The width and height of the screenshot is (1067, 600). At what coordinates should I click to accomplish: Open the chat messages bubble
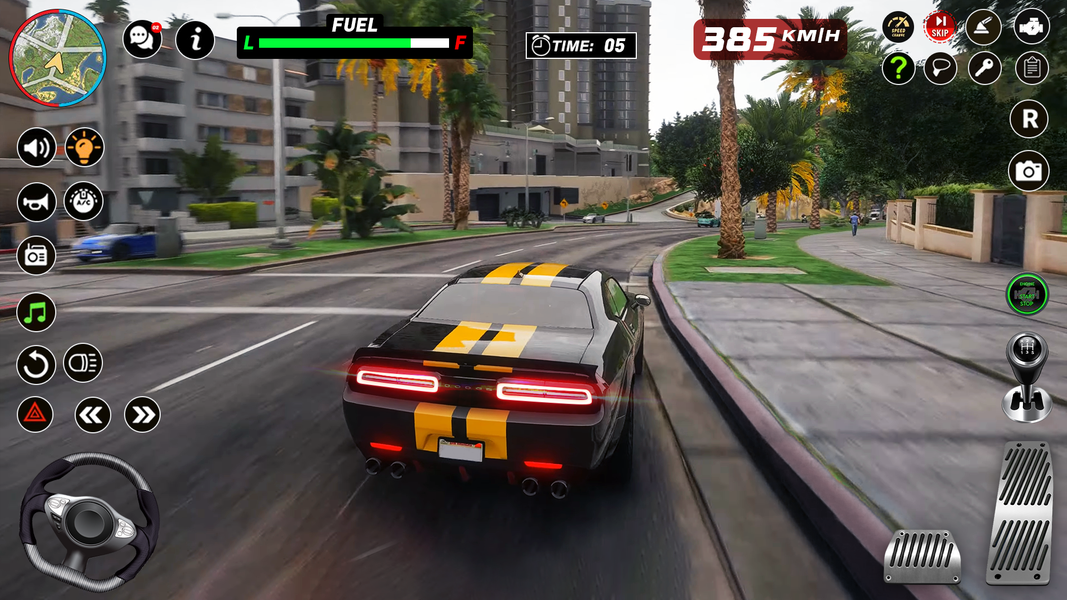(142, 39)
